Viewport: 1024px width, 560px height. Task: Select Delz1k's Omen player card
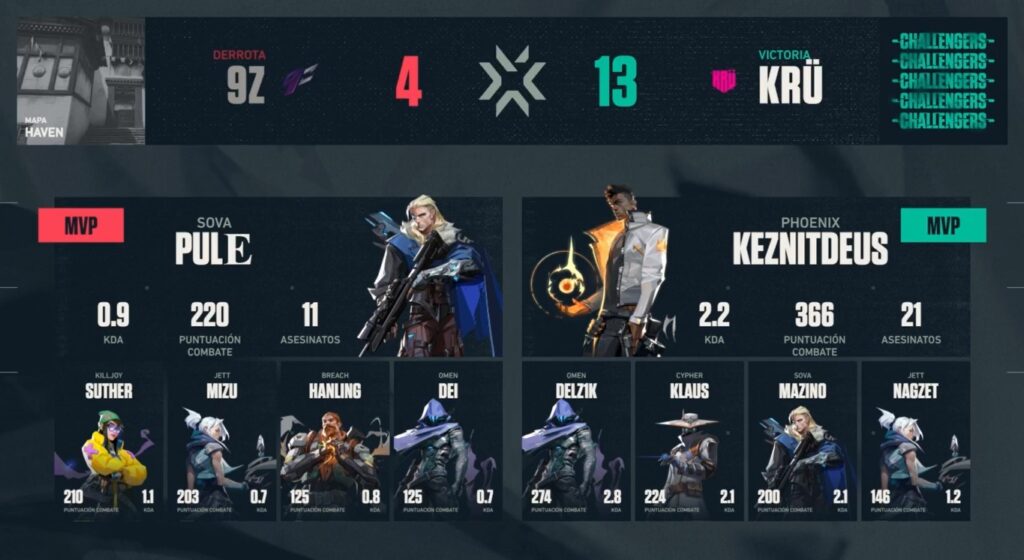tap(576, 441)
